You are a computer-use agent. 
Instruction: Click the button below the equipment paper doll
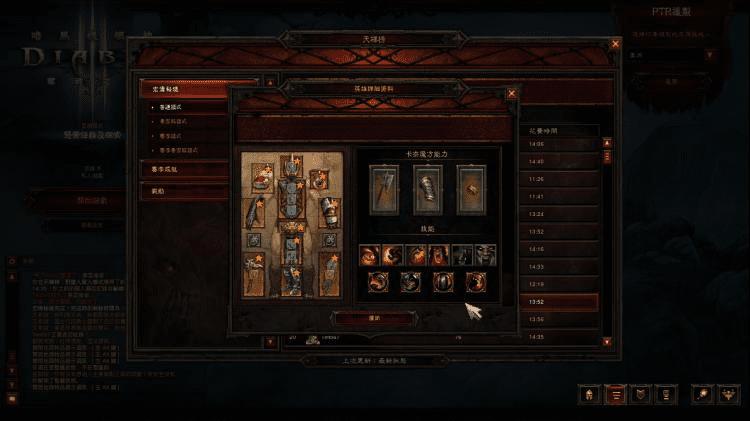(360, 317)
